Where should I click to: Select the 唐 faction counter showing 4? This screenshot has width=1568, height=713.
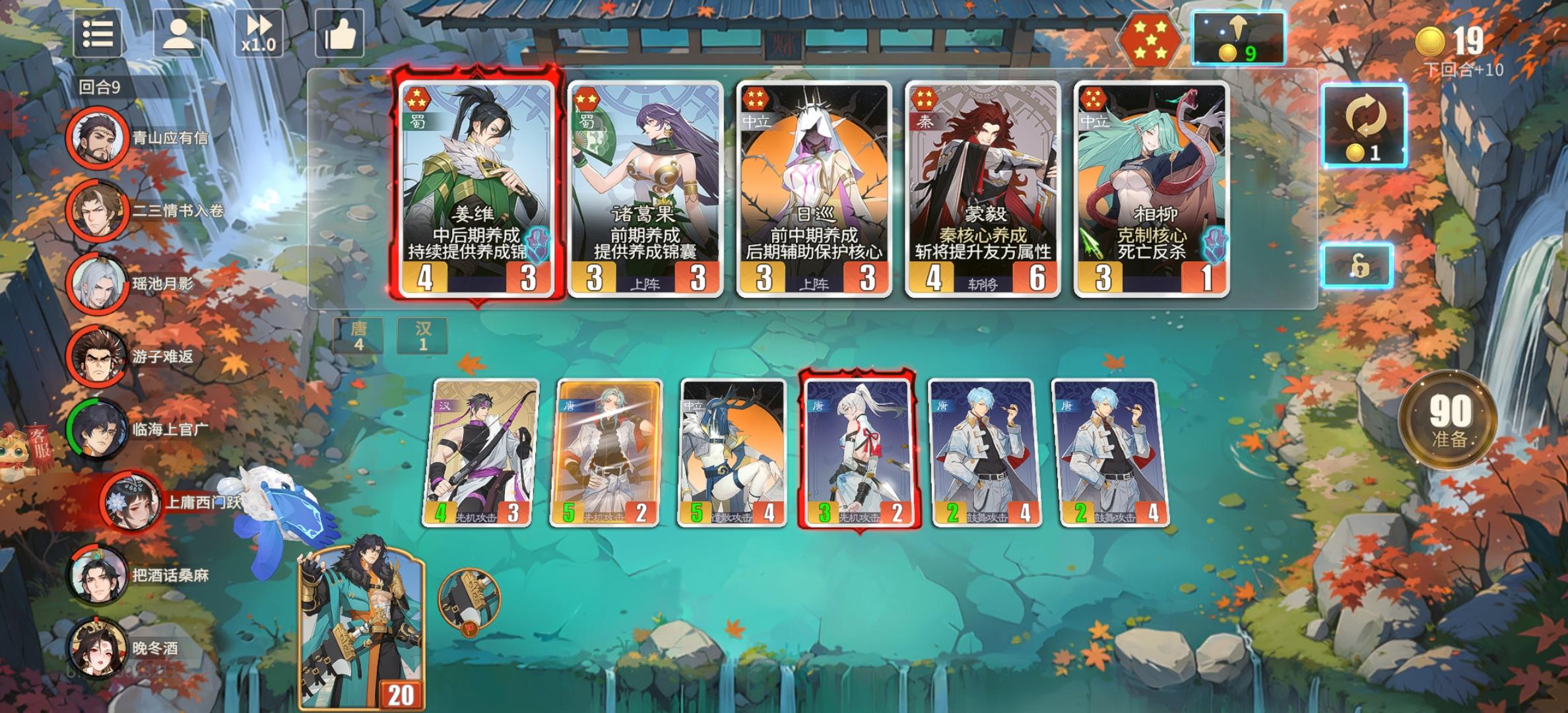point(357,335)
